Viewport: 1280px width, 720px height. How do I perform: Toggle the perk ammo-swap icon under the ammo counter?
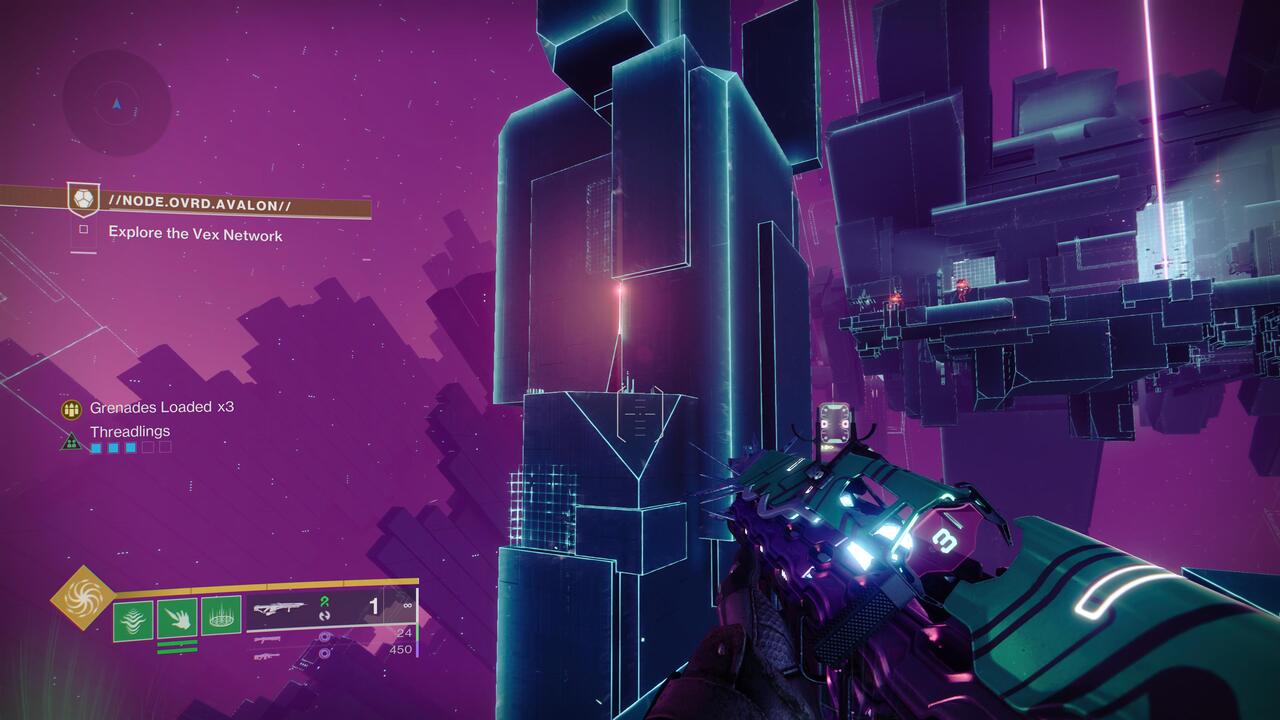coord(325,616)
